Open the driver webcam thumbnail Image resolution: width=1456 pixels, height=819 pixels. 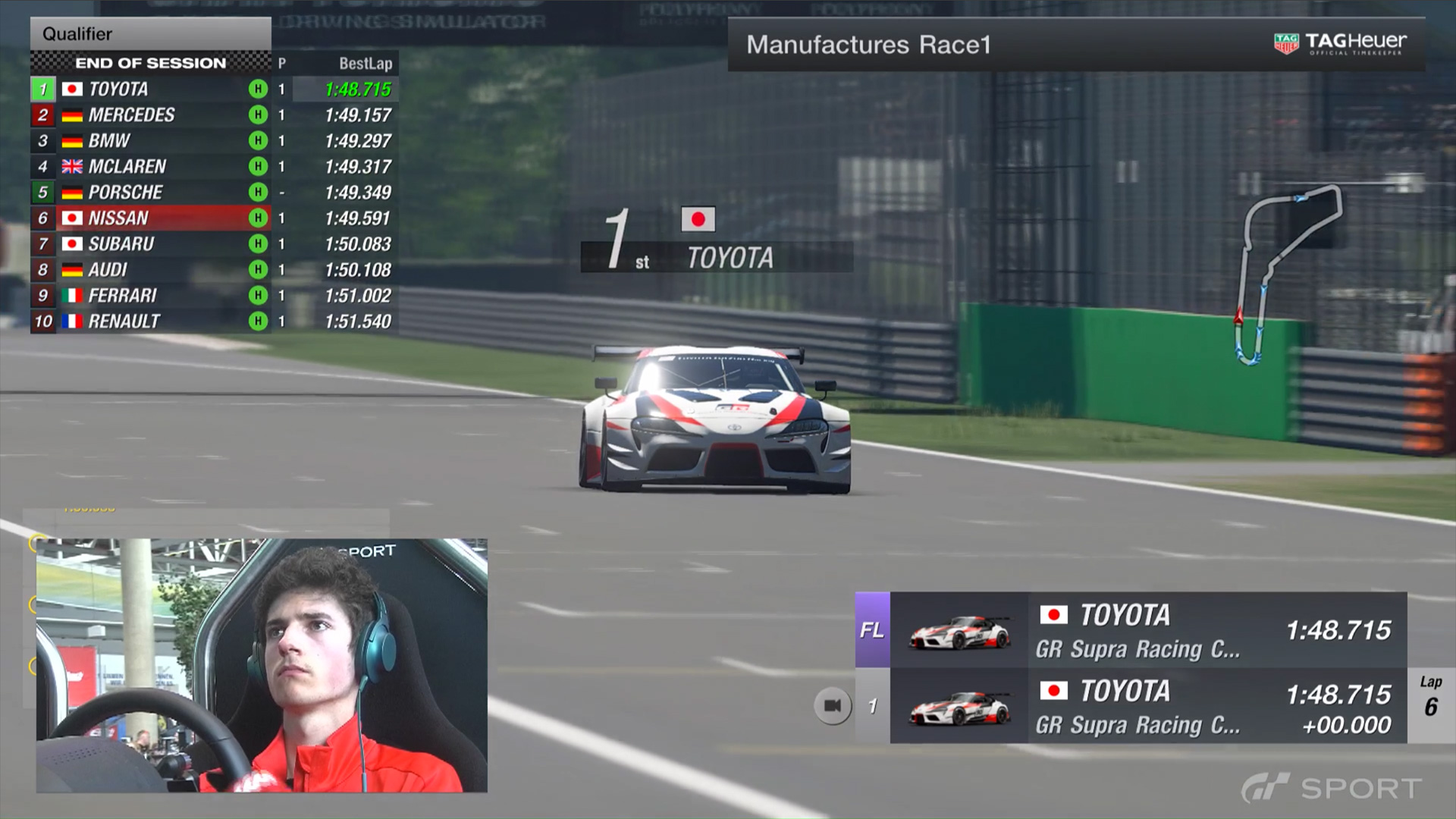click(262, 665)
